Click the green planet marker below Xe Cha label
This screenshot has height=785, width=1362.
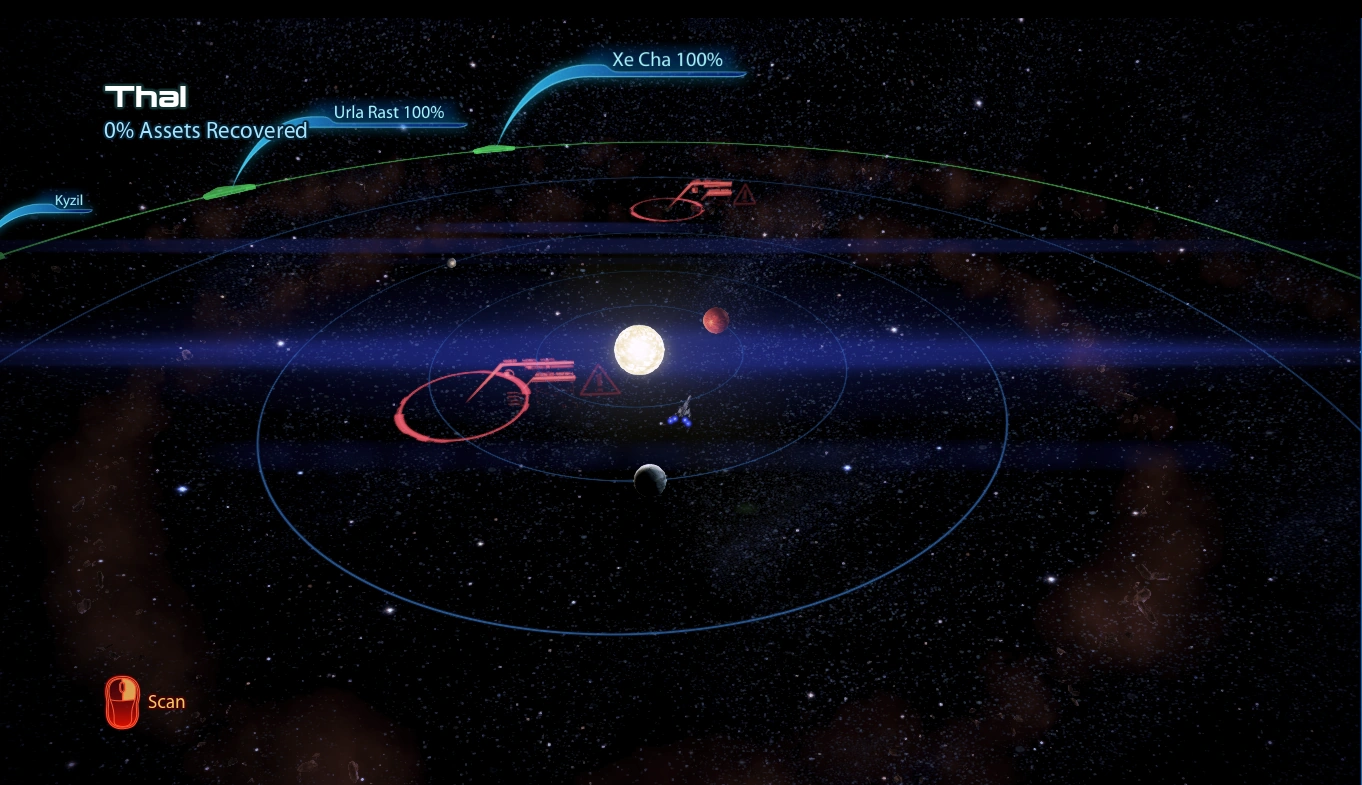click(x=493, y=150)
